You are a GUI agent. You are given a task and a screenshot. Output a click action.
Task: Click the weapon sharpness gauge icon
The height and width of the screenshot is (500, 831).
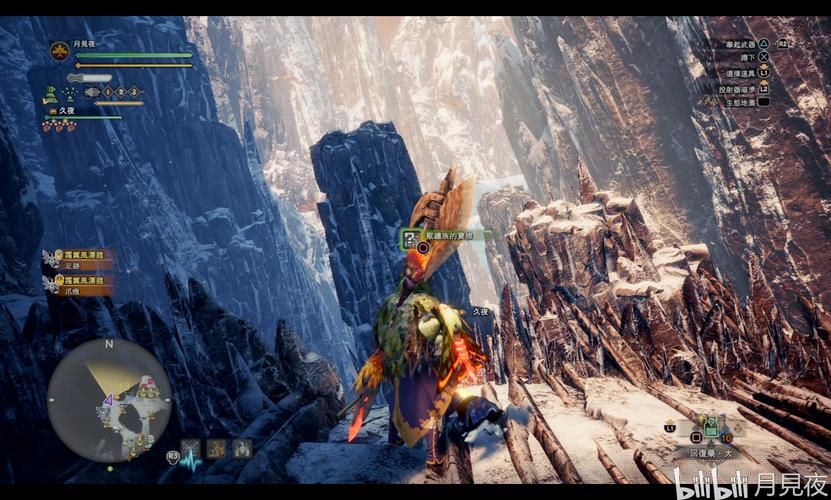click(x=90, y=77)
